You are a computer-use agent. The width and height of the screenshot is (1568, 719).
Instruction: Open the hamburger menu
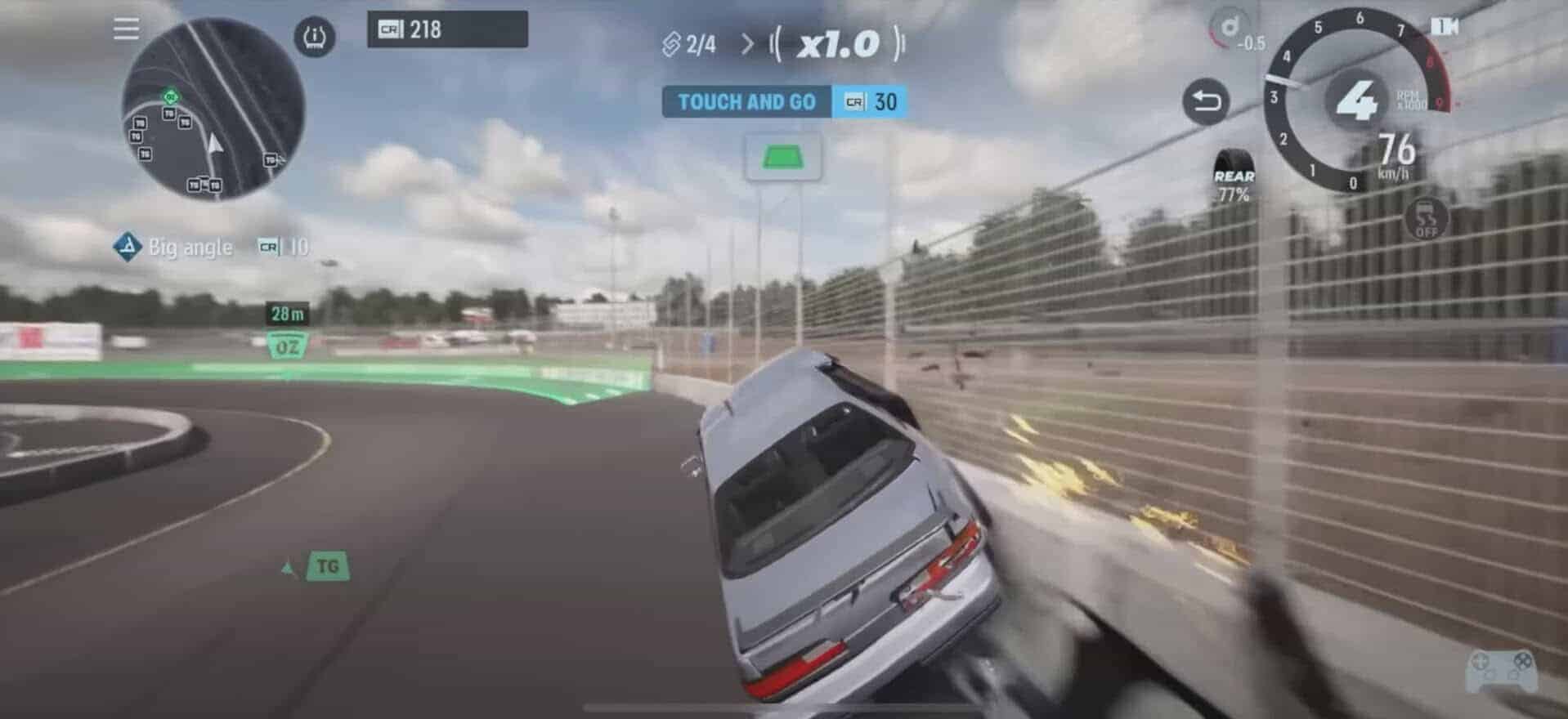[126, 29]
